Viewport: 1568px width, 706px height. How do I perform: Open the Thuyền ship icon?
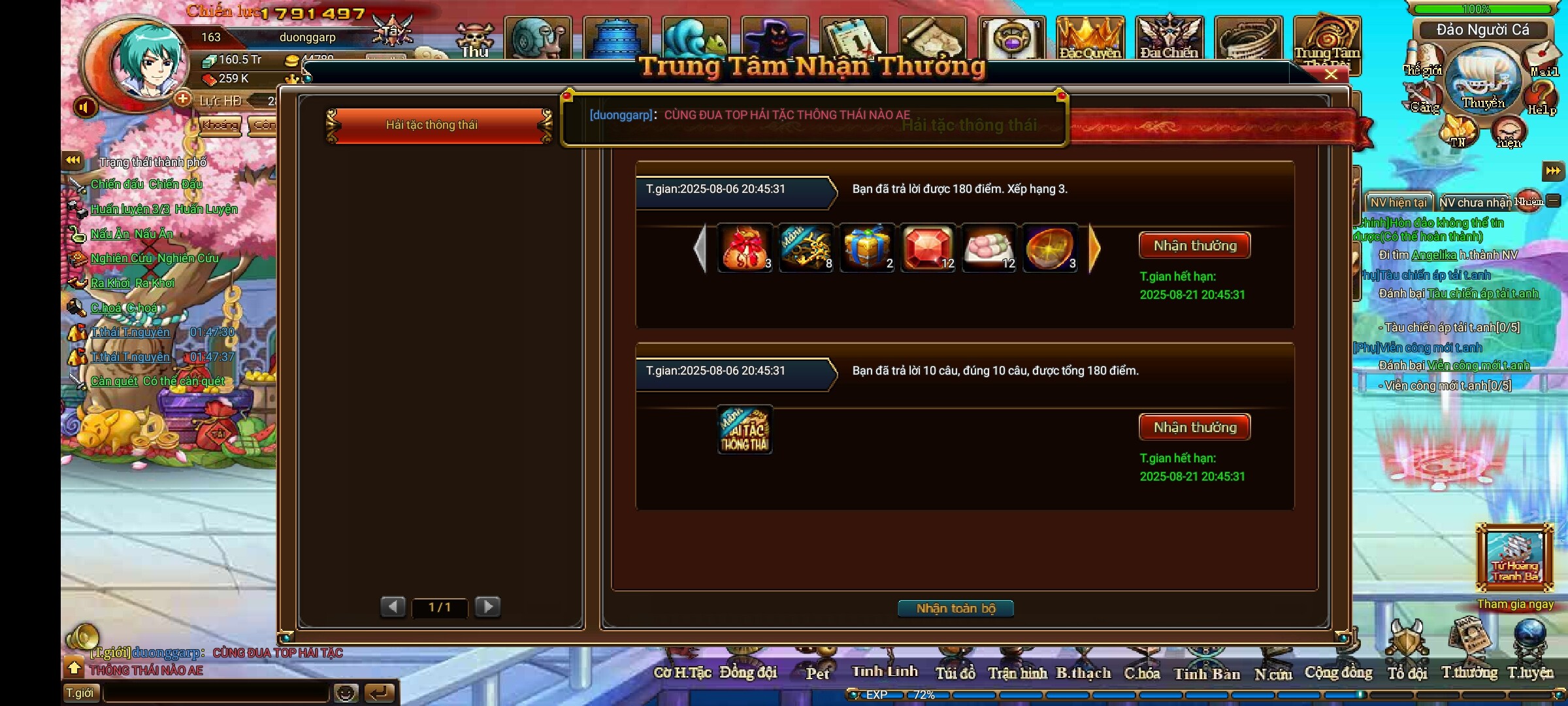(x=1483, y=82)
